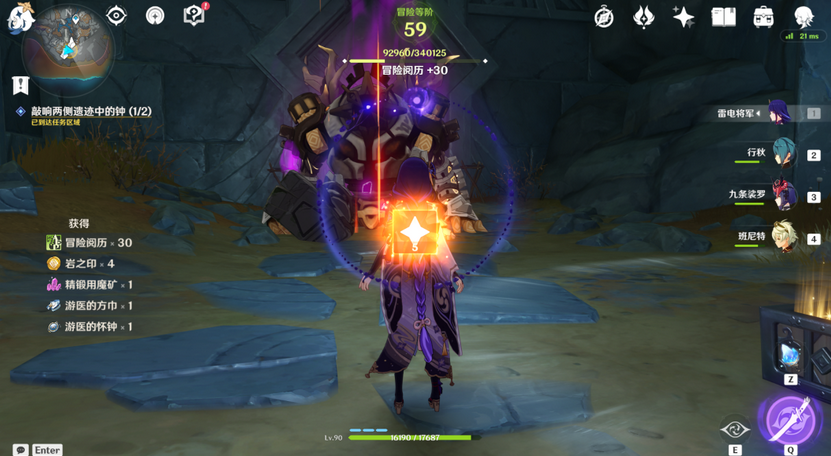Open the compass events icon

[x=604, y=17]
